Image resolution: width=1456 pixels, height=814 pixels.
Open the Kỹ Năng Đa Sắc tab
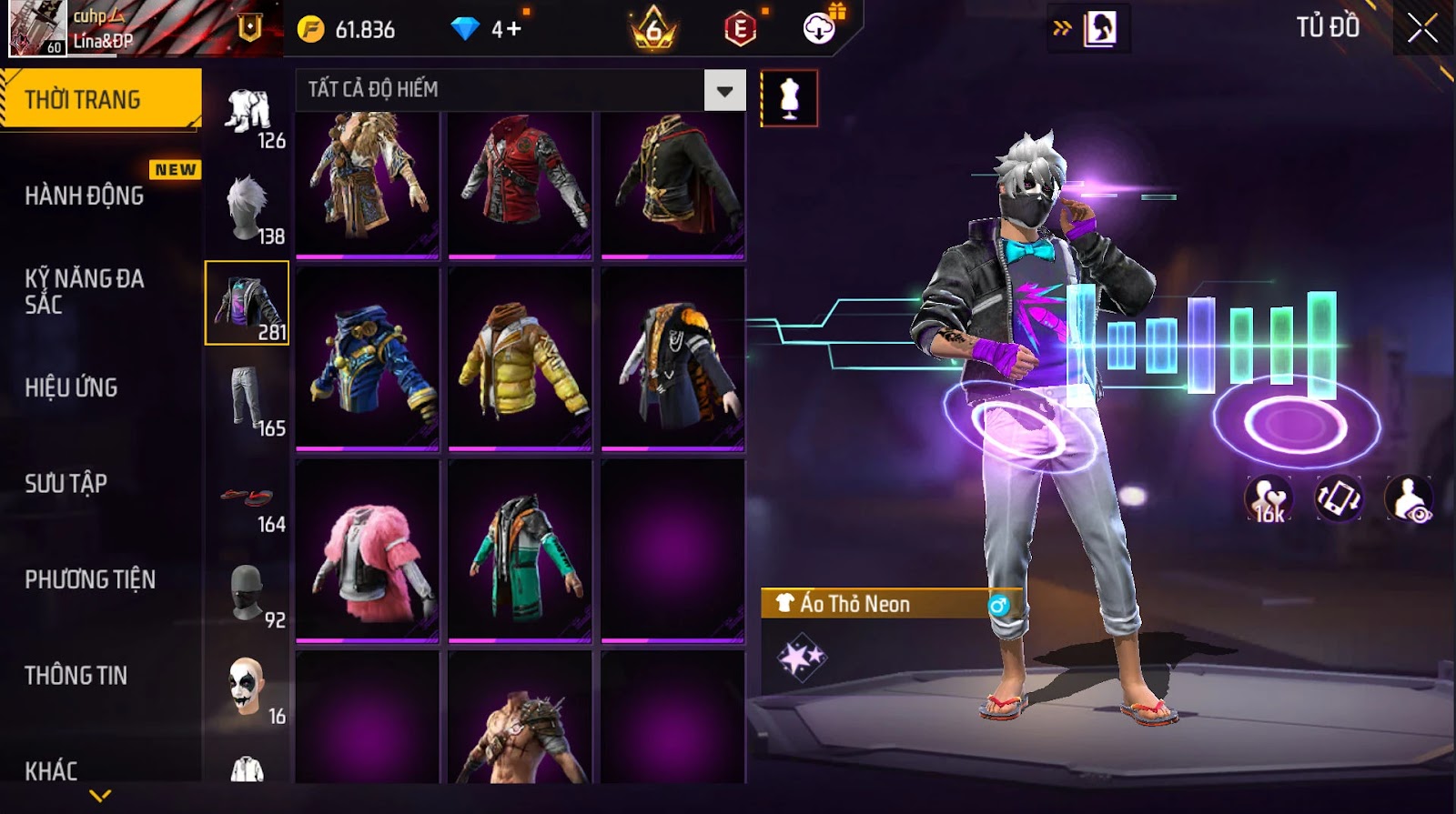tap(85, 291)
